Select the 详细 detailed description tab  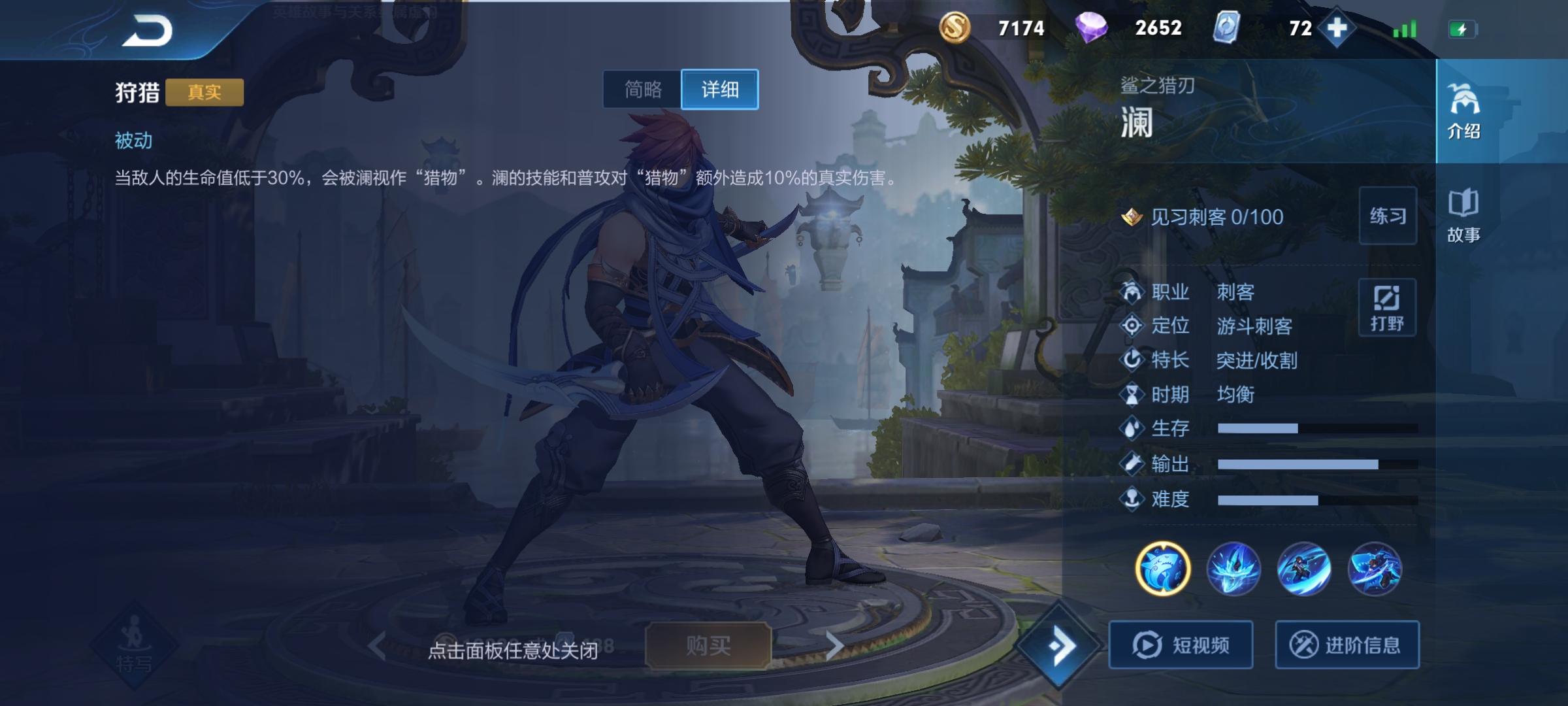tap(719, 90)
